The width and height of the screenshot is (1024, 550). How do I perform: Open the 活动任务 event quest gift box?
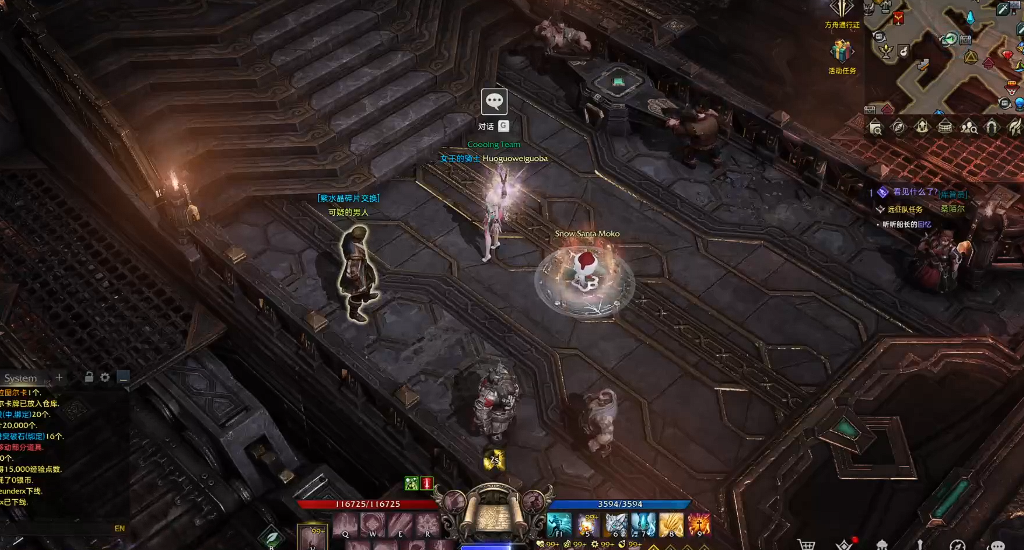(842, 52)
